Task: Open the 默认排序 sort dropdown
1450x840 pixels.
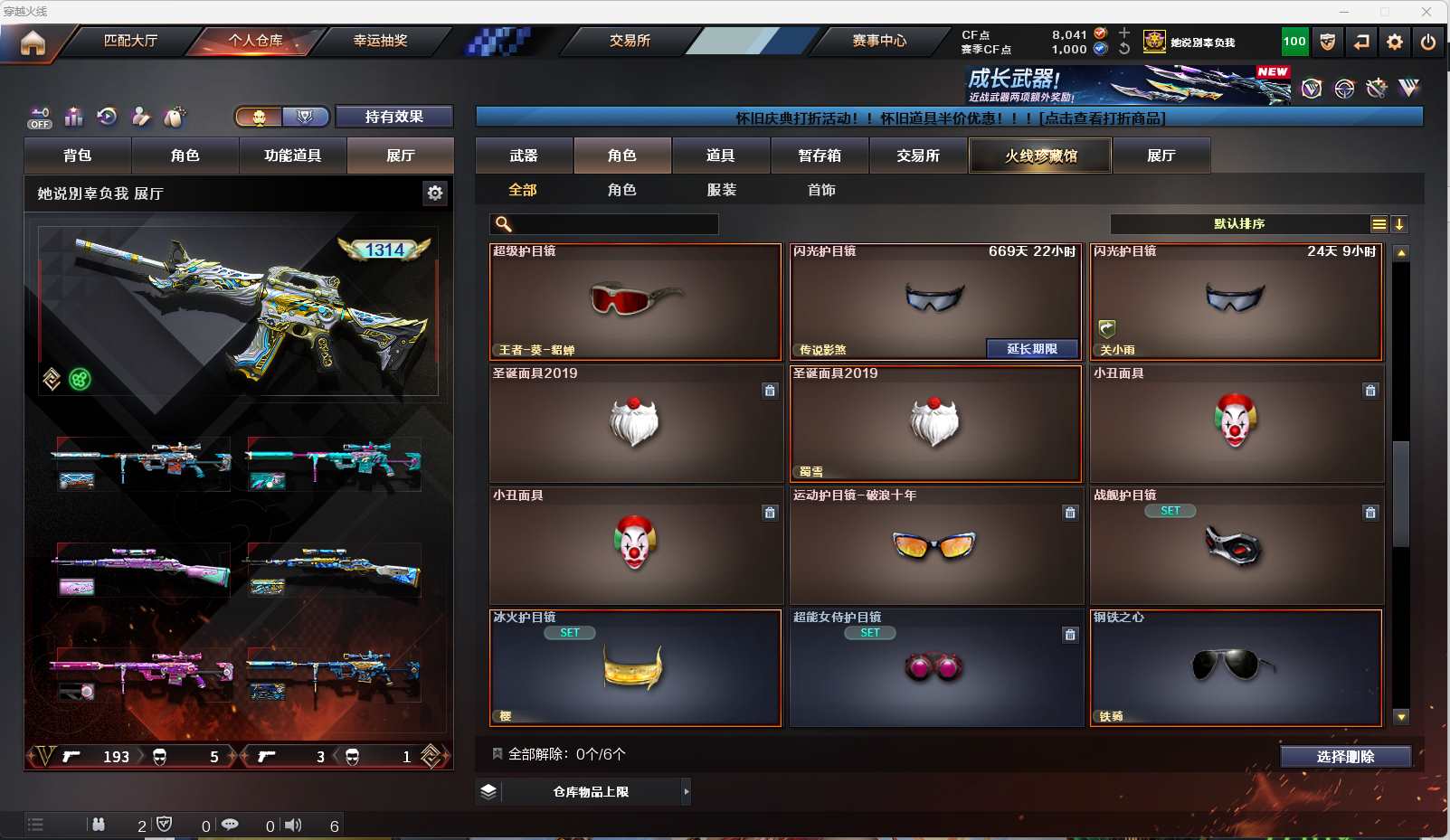Action: pyautogui.click(x=1239, y=224)
